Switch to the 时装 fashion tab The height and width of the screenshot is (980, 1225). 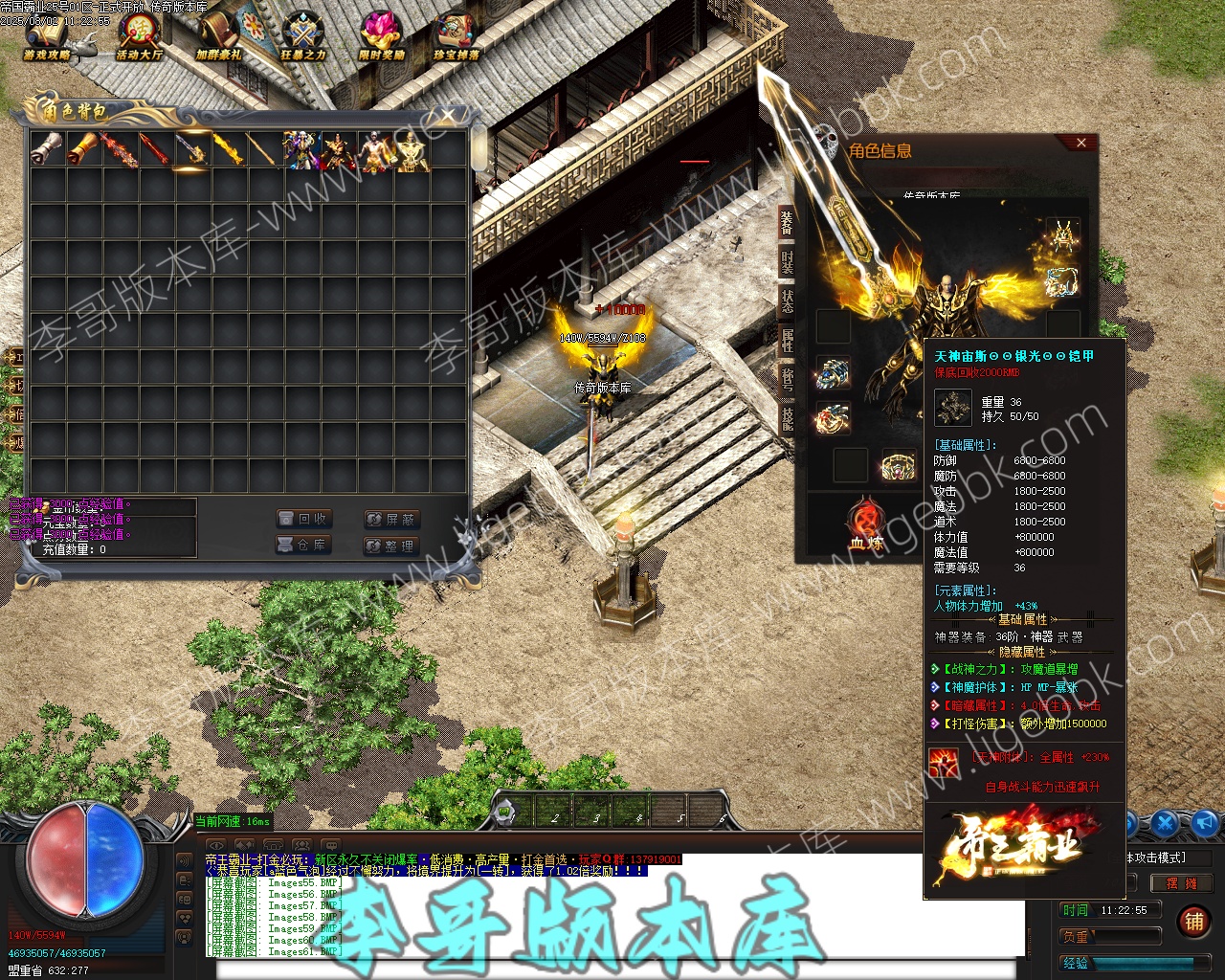pyautogui.click(x=787, y=262)
